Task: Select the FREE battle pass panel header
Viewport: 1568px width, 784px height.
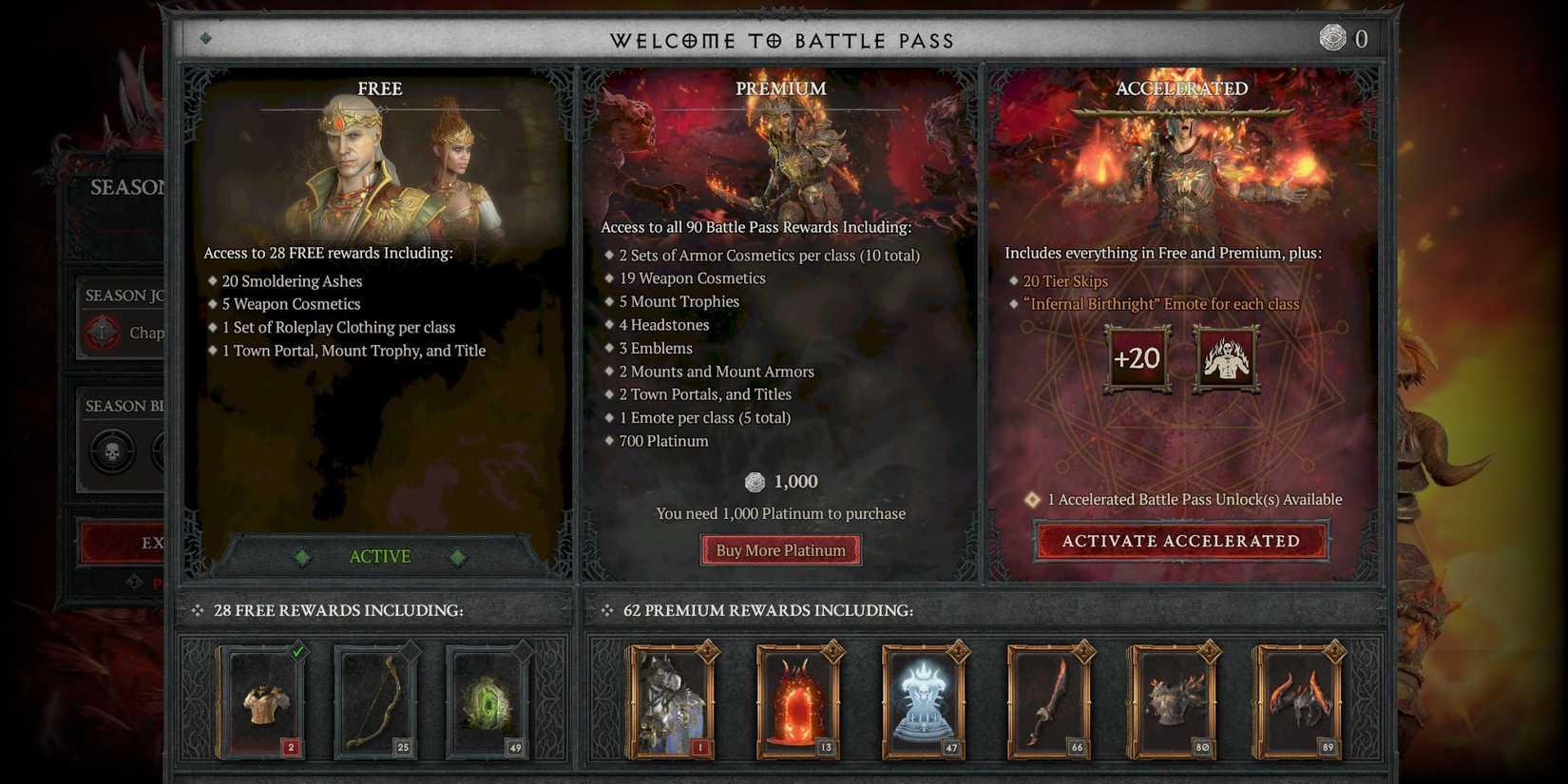Action: coord(379,88)
